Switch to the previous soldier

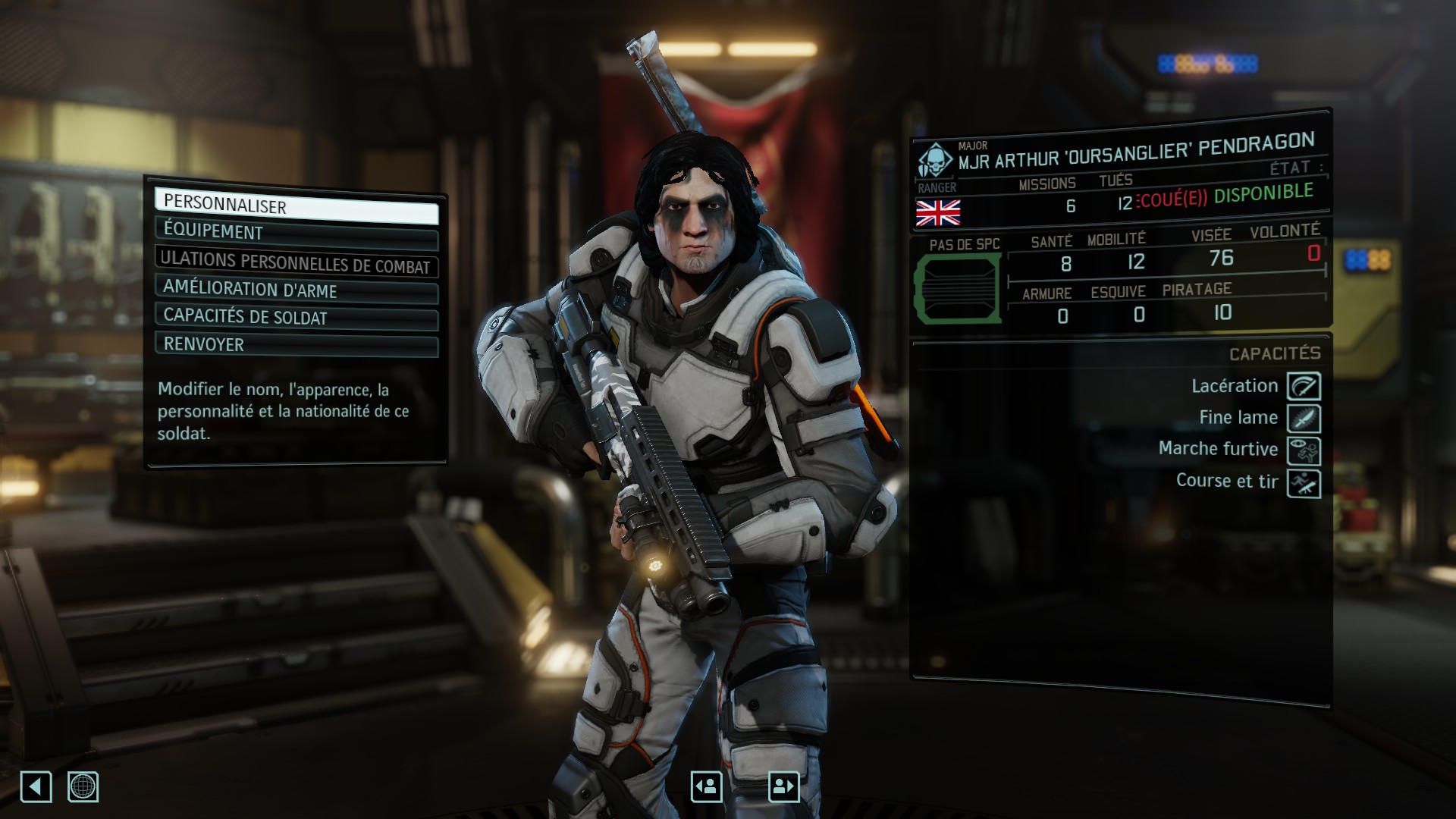(x=706, y=786)
